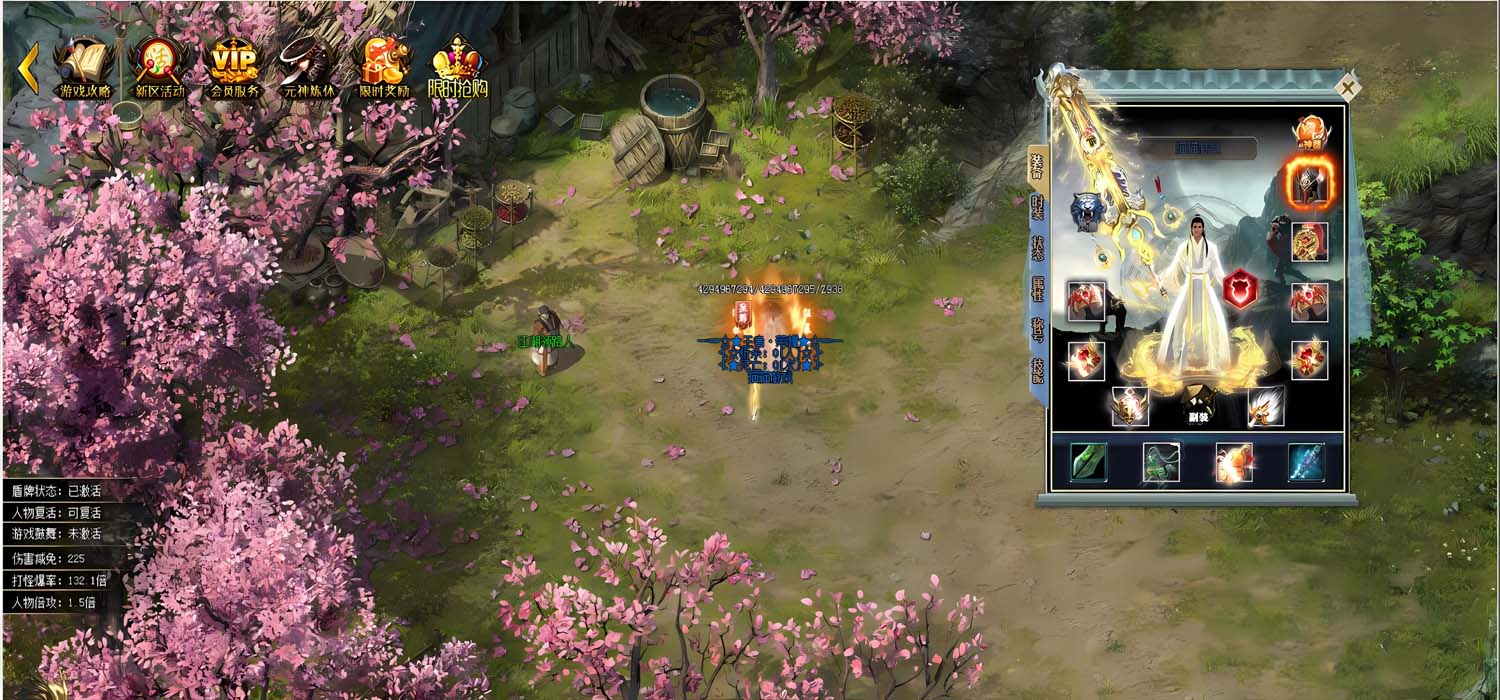Open the 副装 secondary equipment button
Viewport: 1500px width, 700px height.
pyautogui.click(x=1194, y=405)
